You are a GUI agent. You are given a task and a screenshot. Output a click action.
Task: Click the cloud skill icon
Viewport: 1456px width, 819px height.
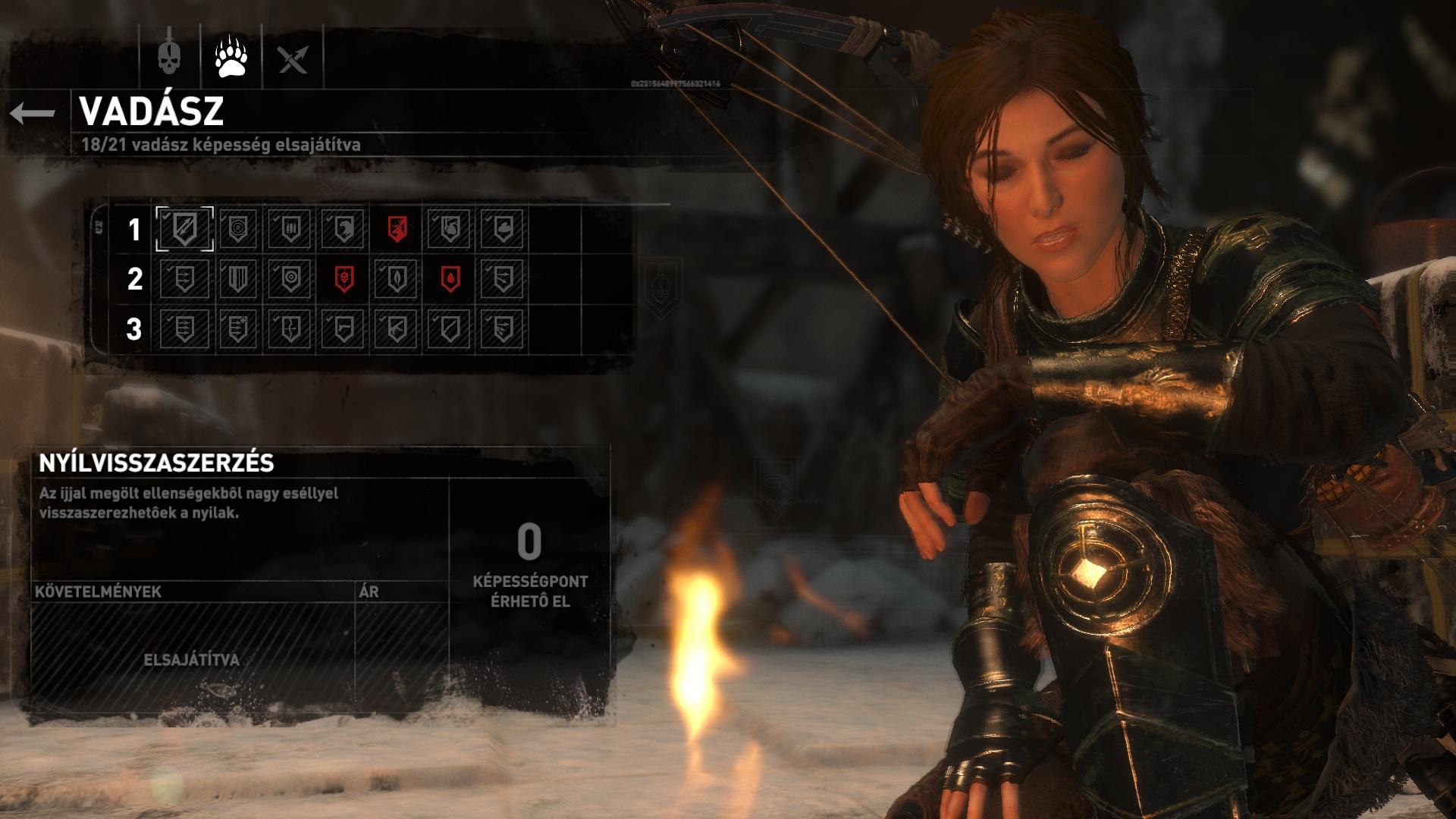[x=503, y=228]
